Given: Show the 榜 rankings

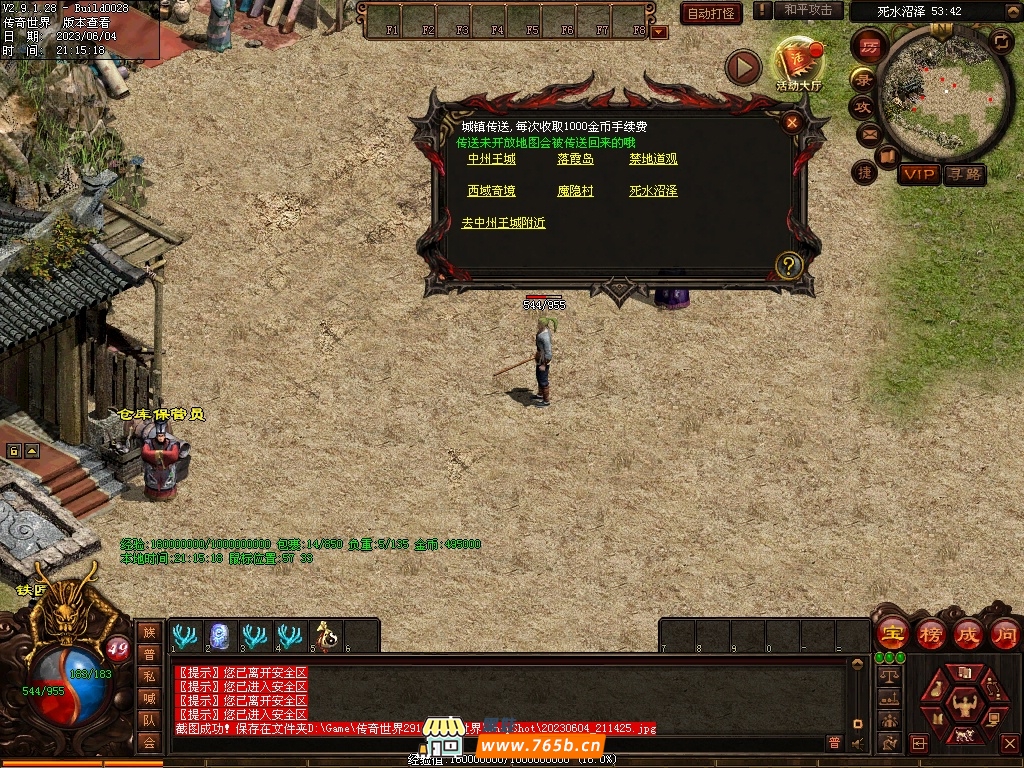Looking at the screenshot, I should point(931,634).
